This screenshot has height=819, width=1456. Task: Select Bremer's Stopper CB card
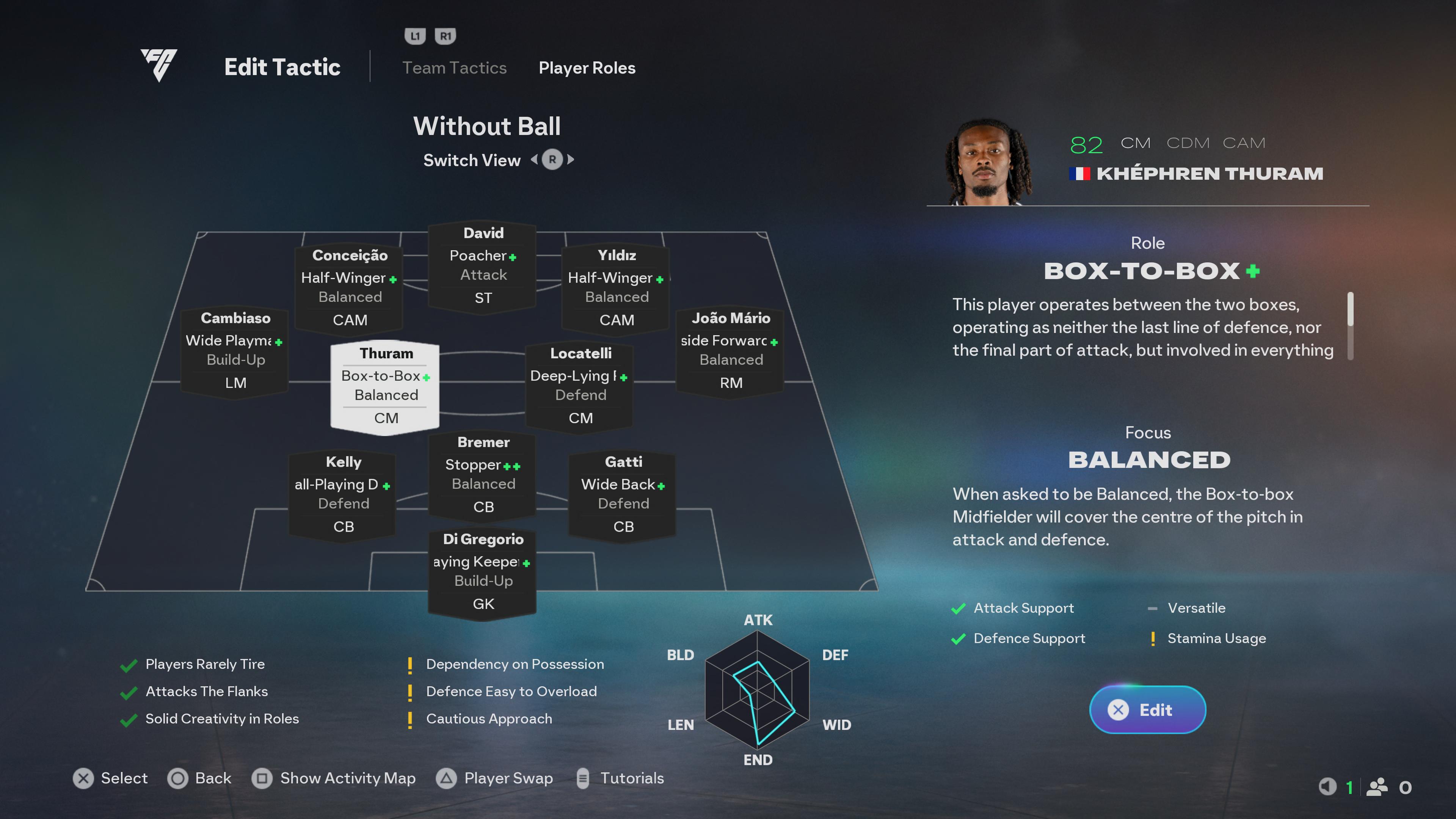pos(483,475)
